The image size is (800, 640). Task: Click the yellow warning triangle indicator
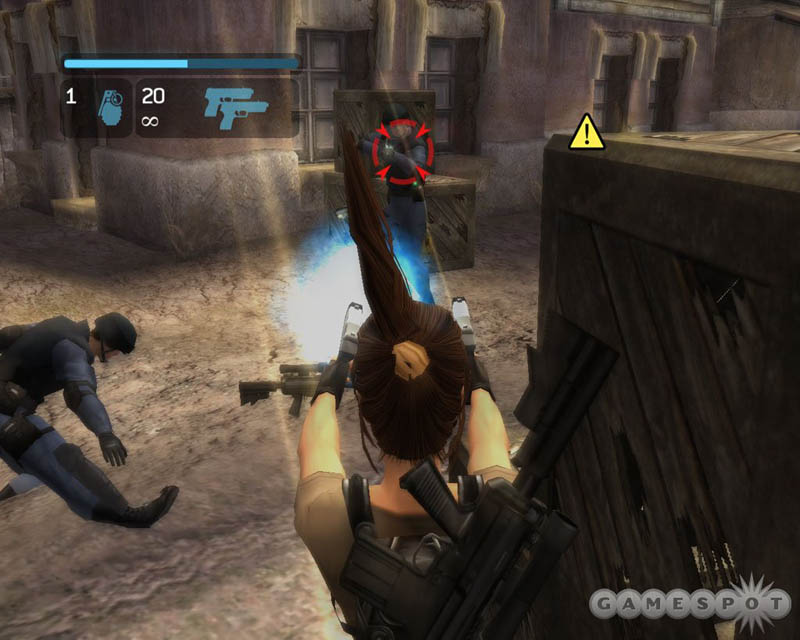587,133
